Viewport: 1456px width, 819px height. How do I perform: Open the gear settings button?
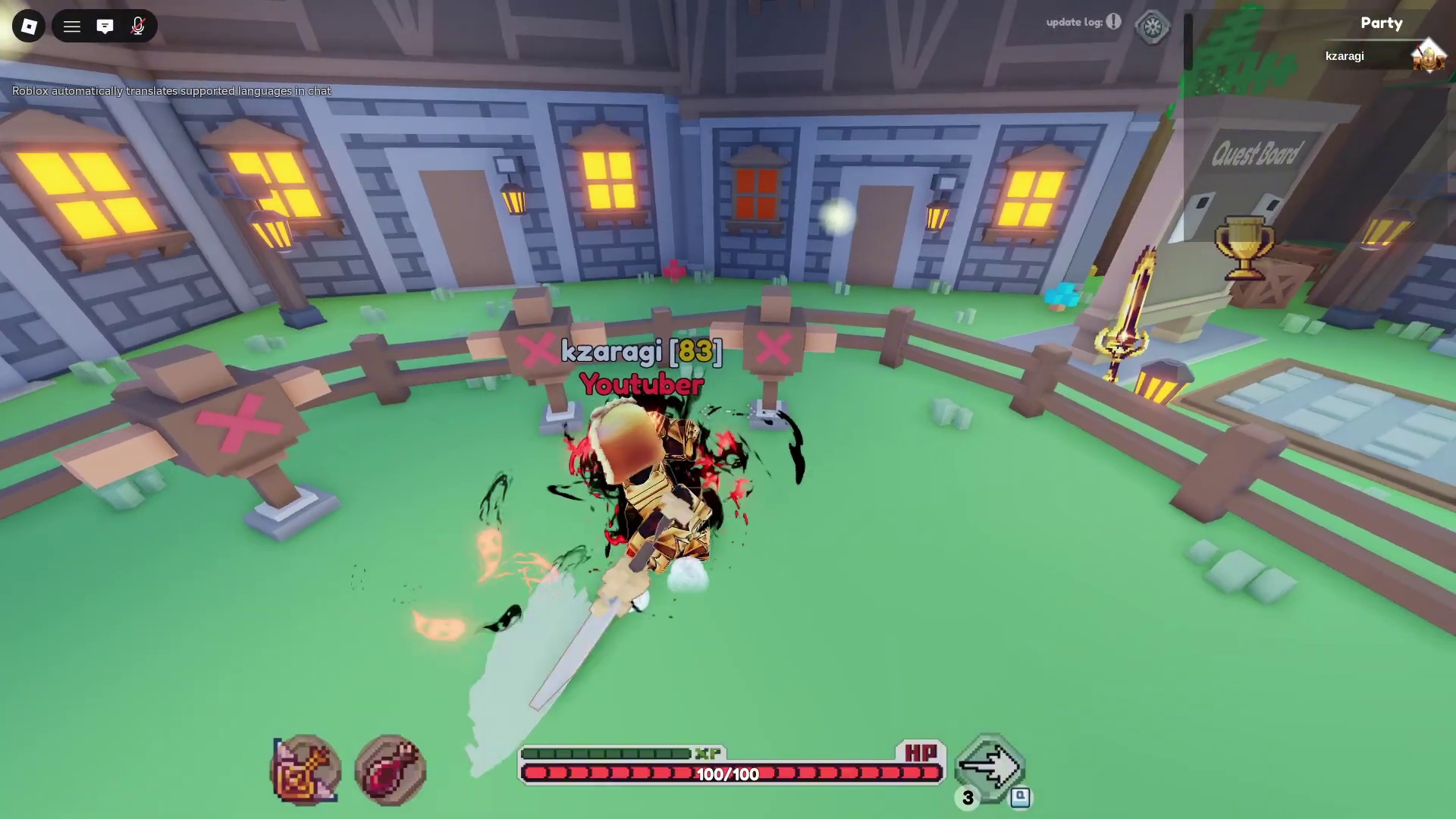pos(1152,27)
